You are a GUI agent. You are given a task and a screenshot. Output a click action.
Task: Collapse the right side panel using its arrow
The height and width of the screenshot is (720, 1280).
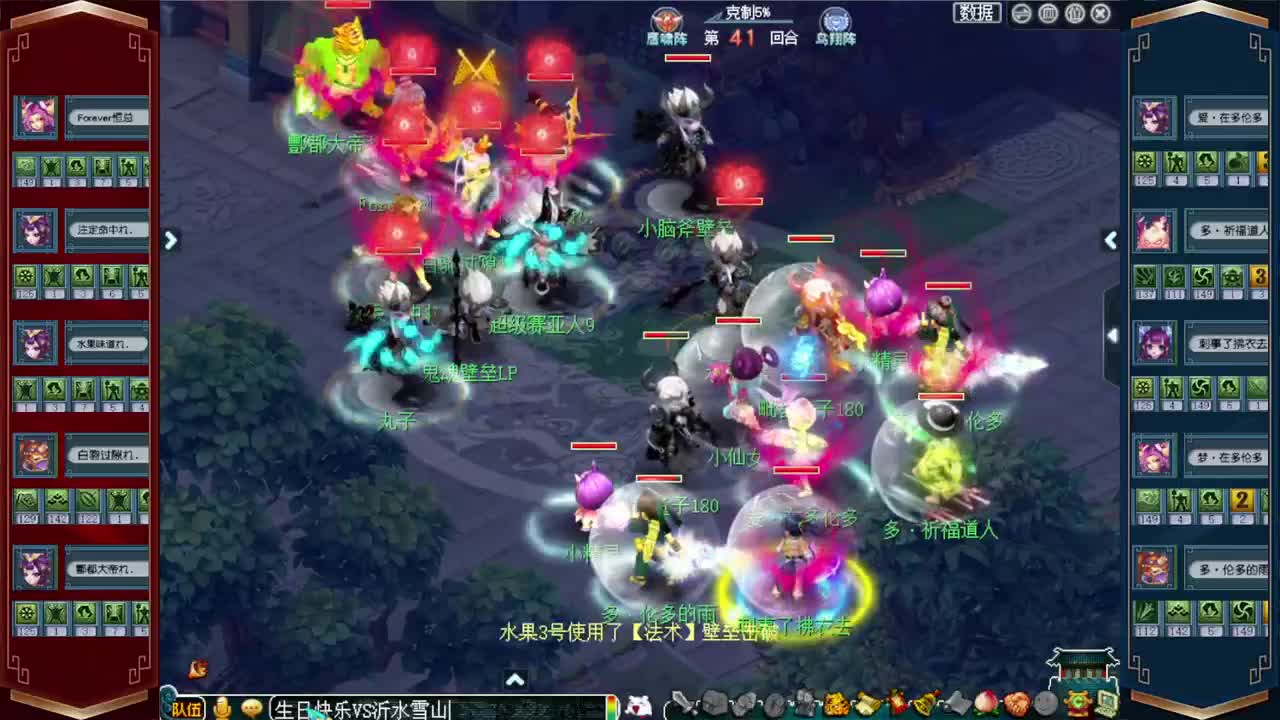1111,240
